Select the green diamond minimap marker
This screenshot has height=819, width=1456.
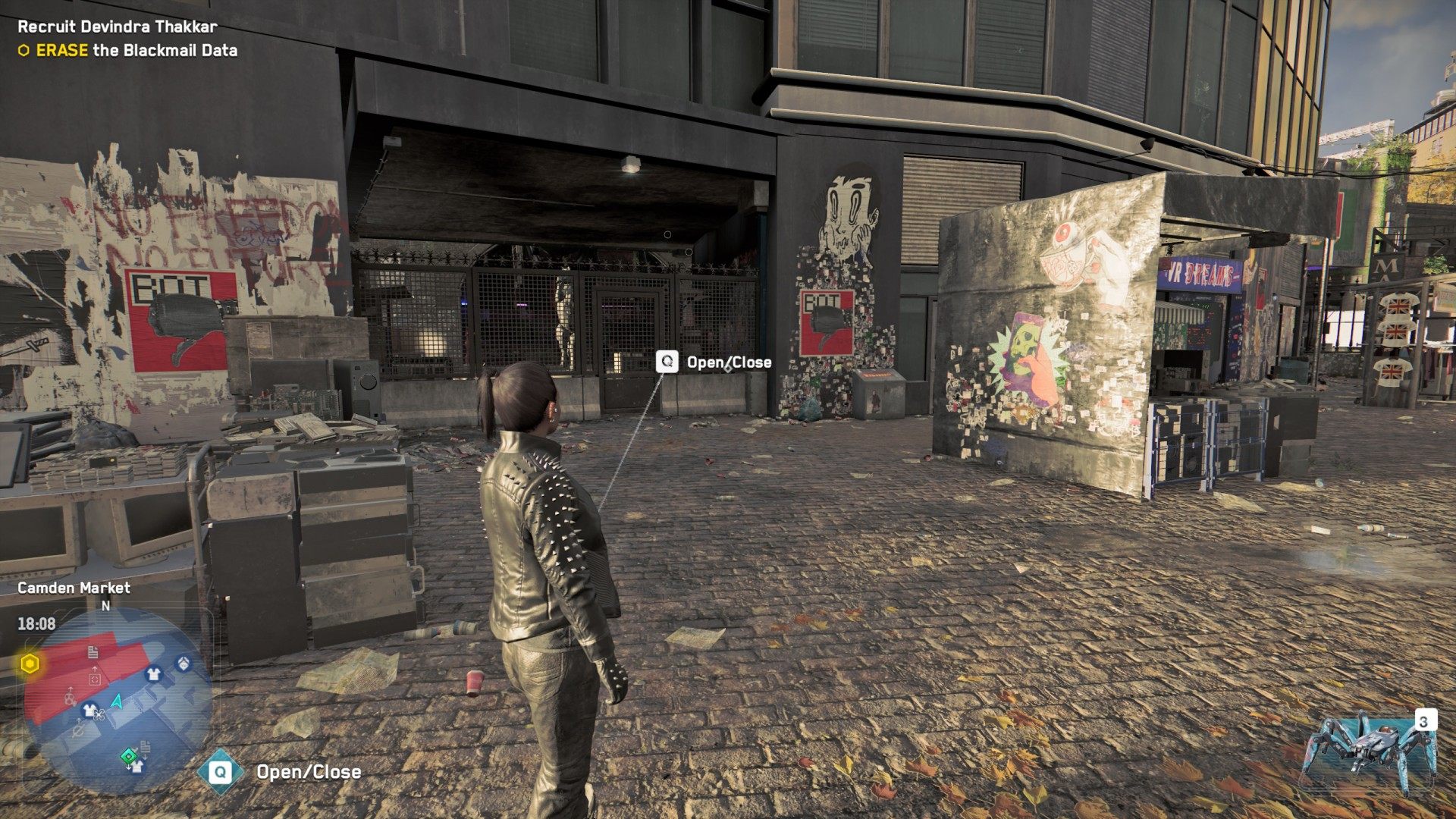[129, 755]
